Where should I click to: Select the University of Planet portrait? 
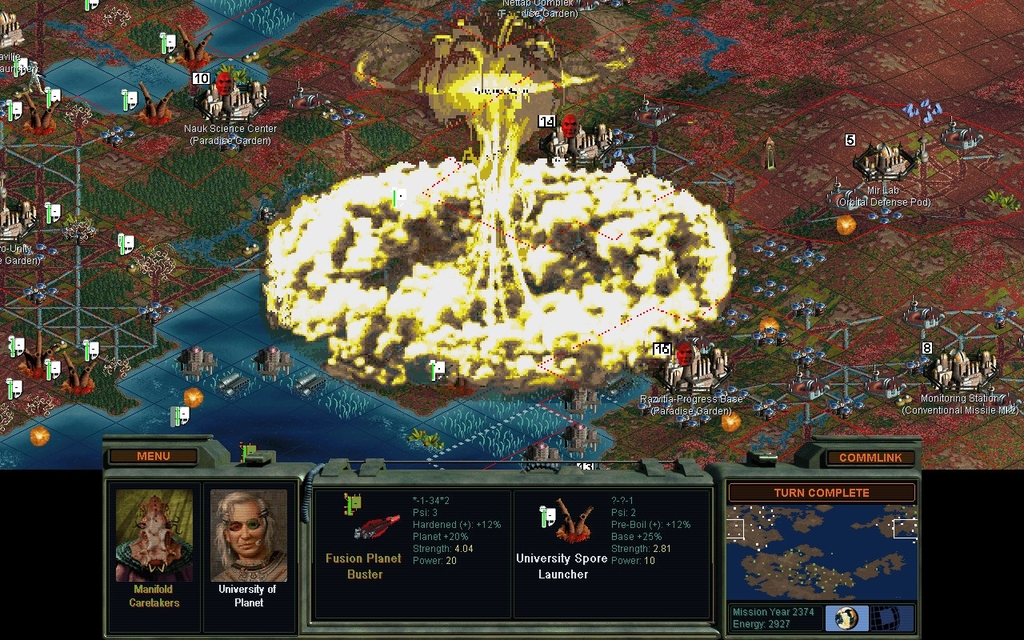(249, 537)
